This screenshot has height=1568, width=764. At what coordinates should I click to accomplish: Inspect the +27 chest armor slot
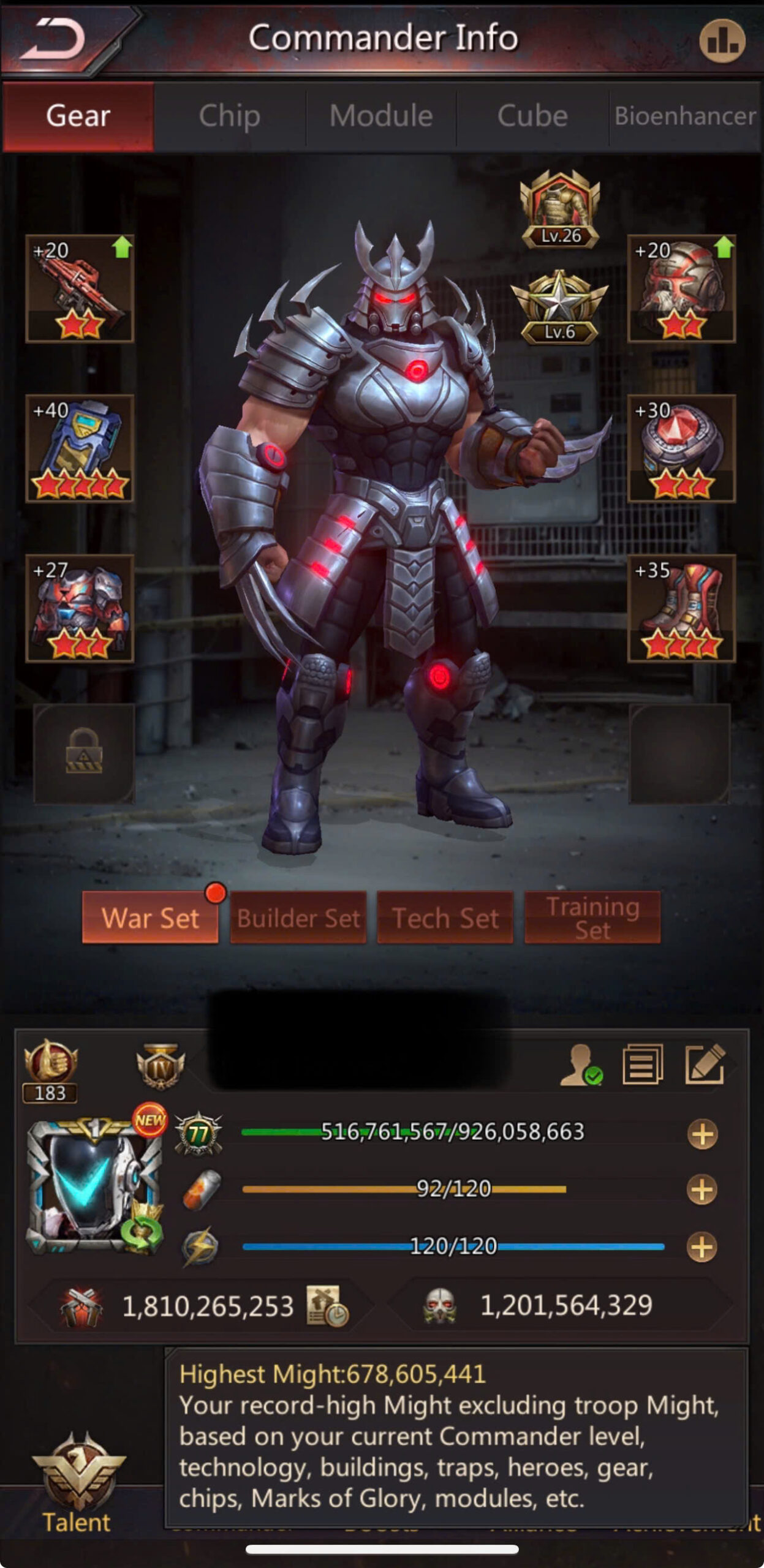point(80,608)
